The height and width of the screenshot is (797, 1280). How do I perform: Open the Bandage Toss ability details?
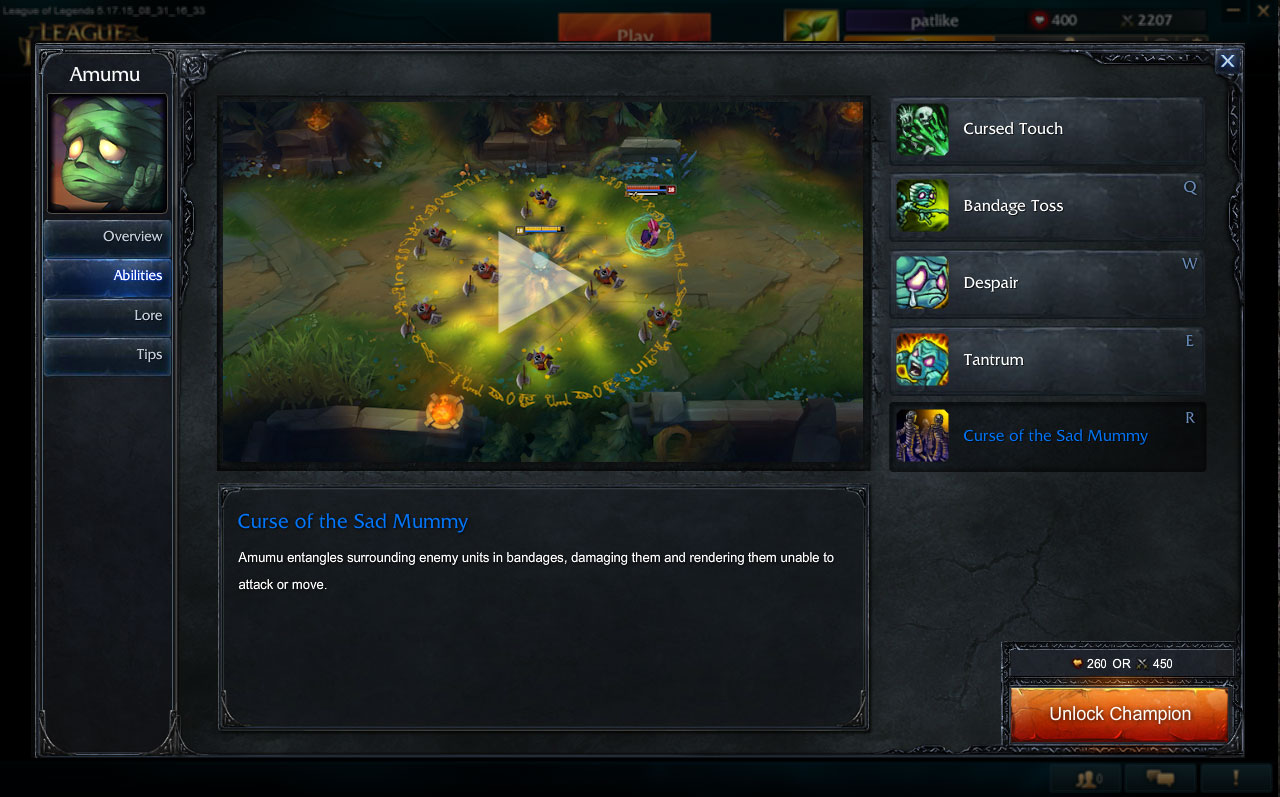pyautogui.click(x=921, y=205)
